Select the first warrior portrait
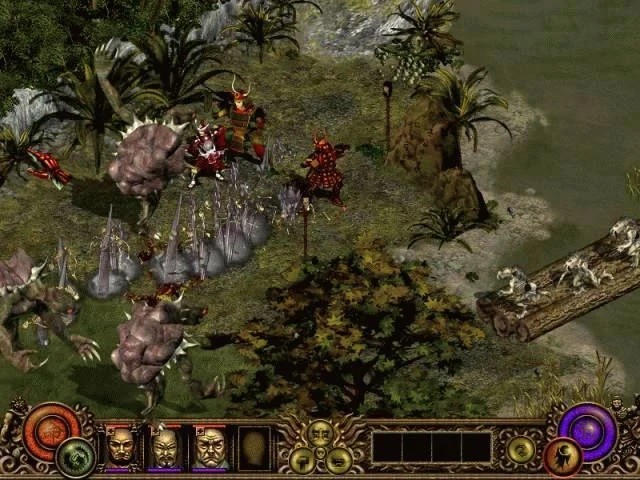640x480 pixels. point(122,446)
